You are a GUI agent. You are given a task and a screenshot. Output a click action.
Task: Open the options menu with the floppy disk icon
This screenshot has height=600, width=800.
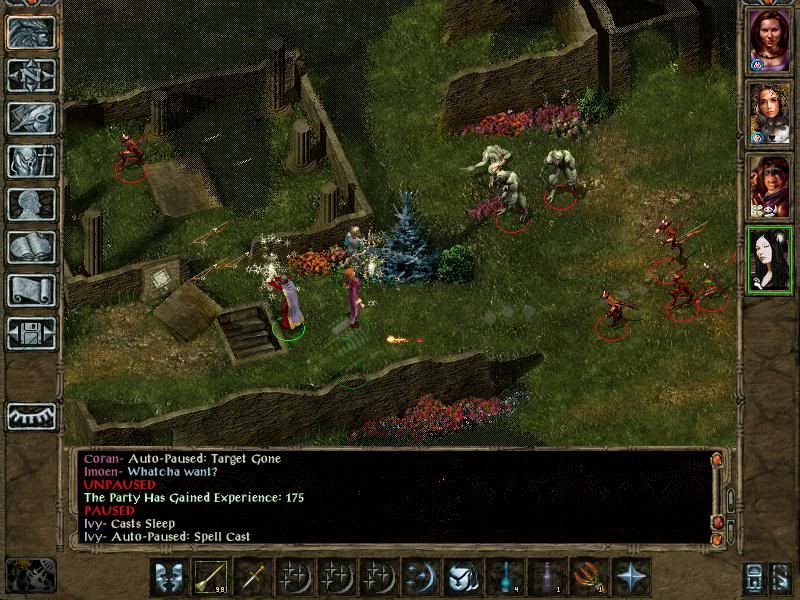coord(31,332)
